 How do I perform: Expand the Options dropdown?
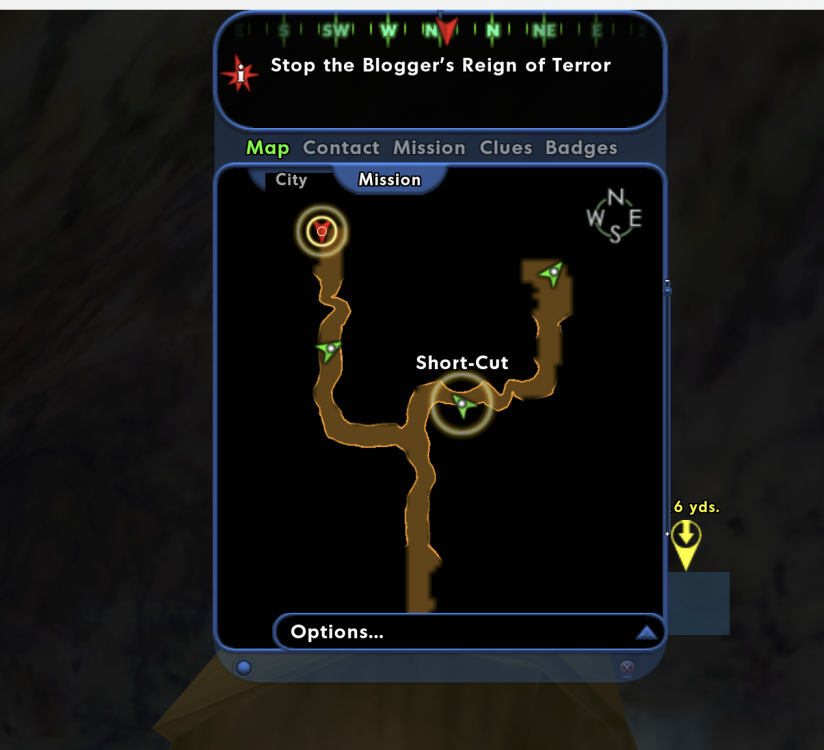(x=468, y=632)
